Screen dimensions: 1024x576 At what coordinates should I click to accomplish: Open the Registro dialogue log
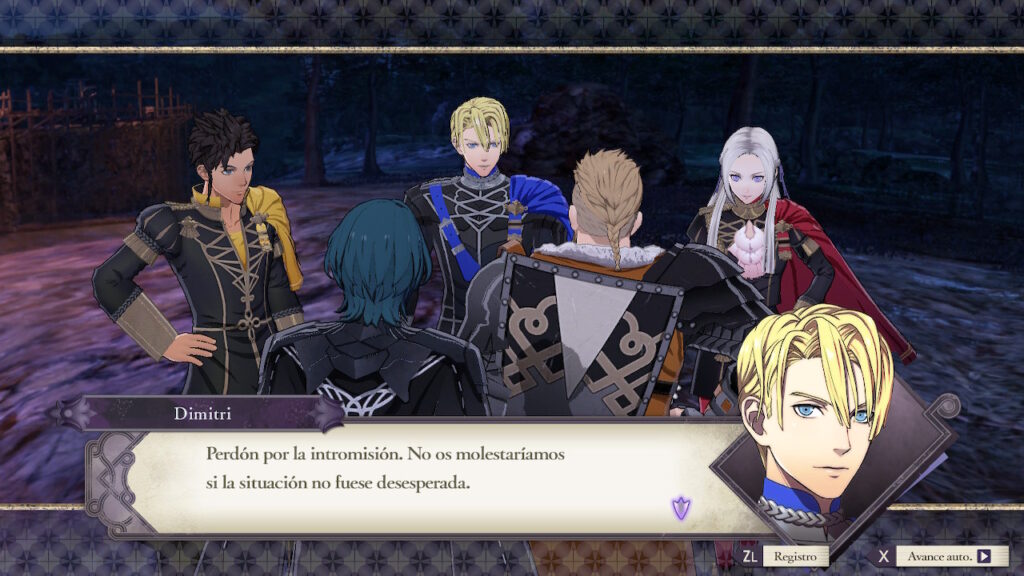[x=794, y=556]
